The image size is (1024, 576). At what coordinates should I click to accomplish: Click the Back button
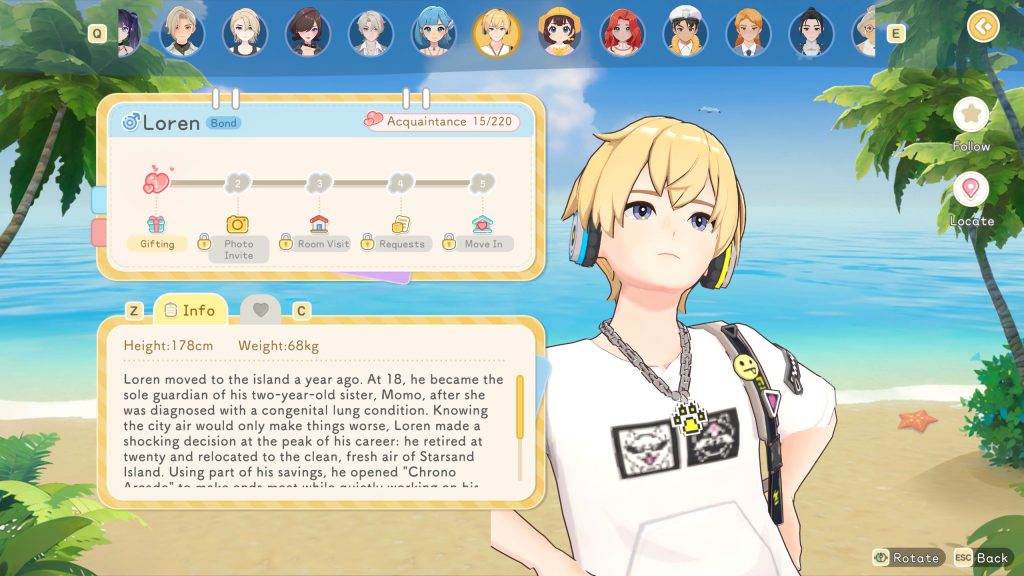tap(982, 557)
